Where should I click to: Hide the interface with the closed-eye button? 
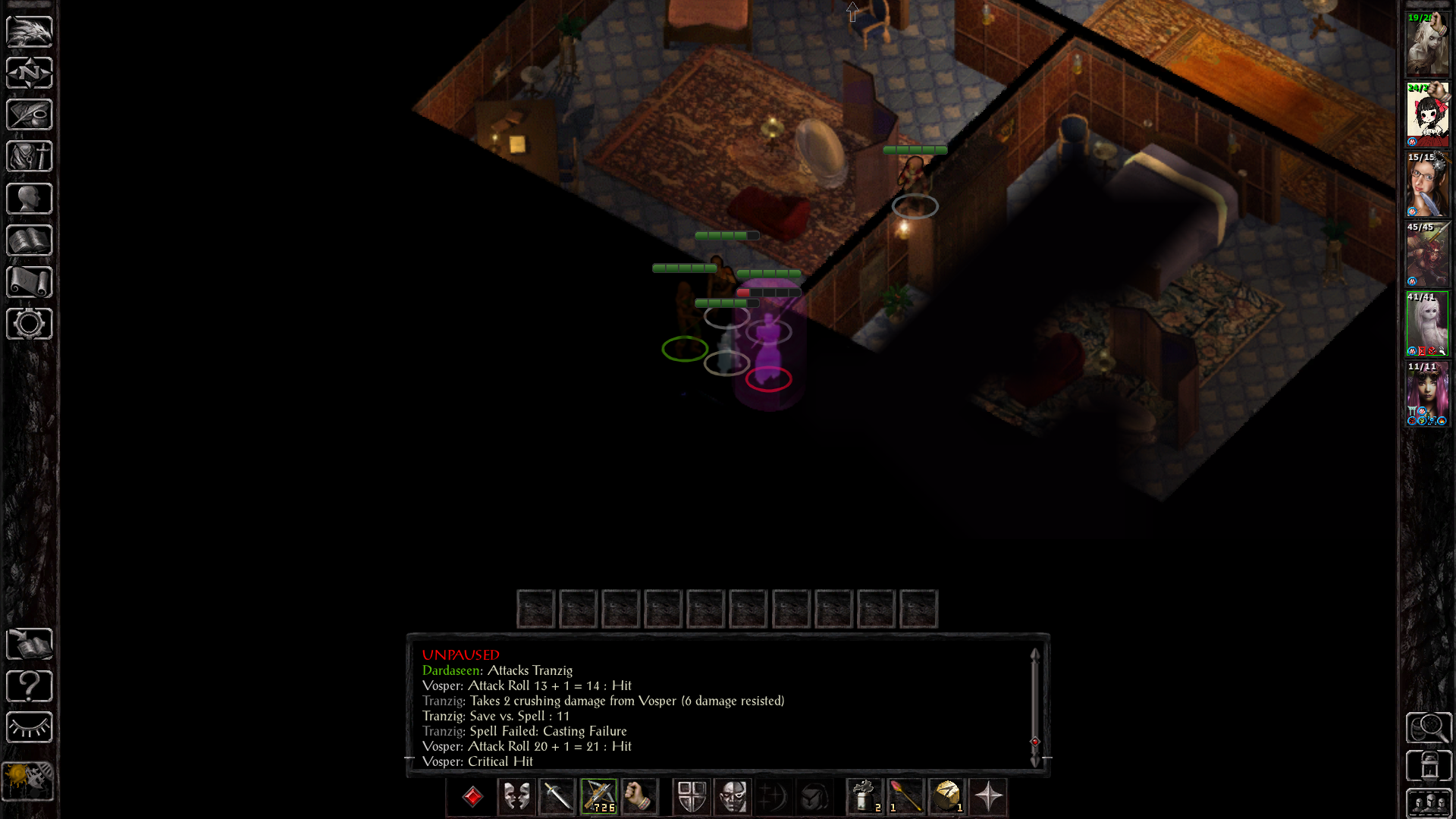(30, 727)
